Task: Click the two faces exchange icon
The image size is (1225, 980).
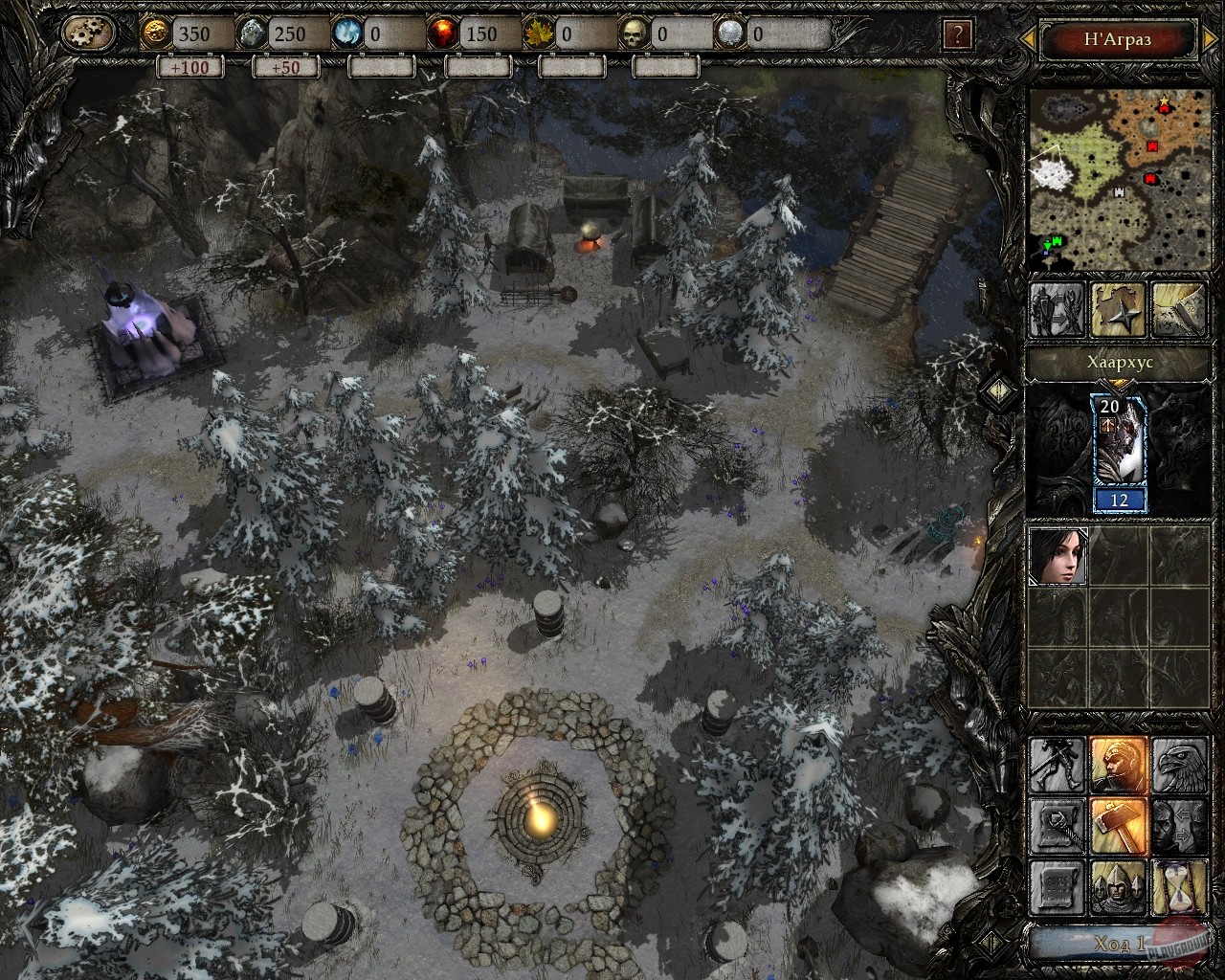Action: click(1178, 825)
